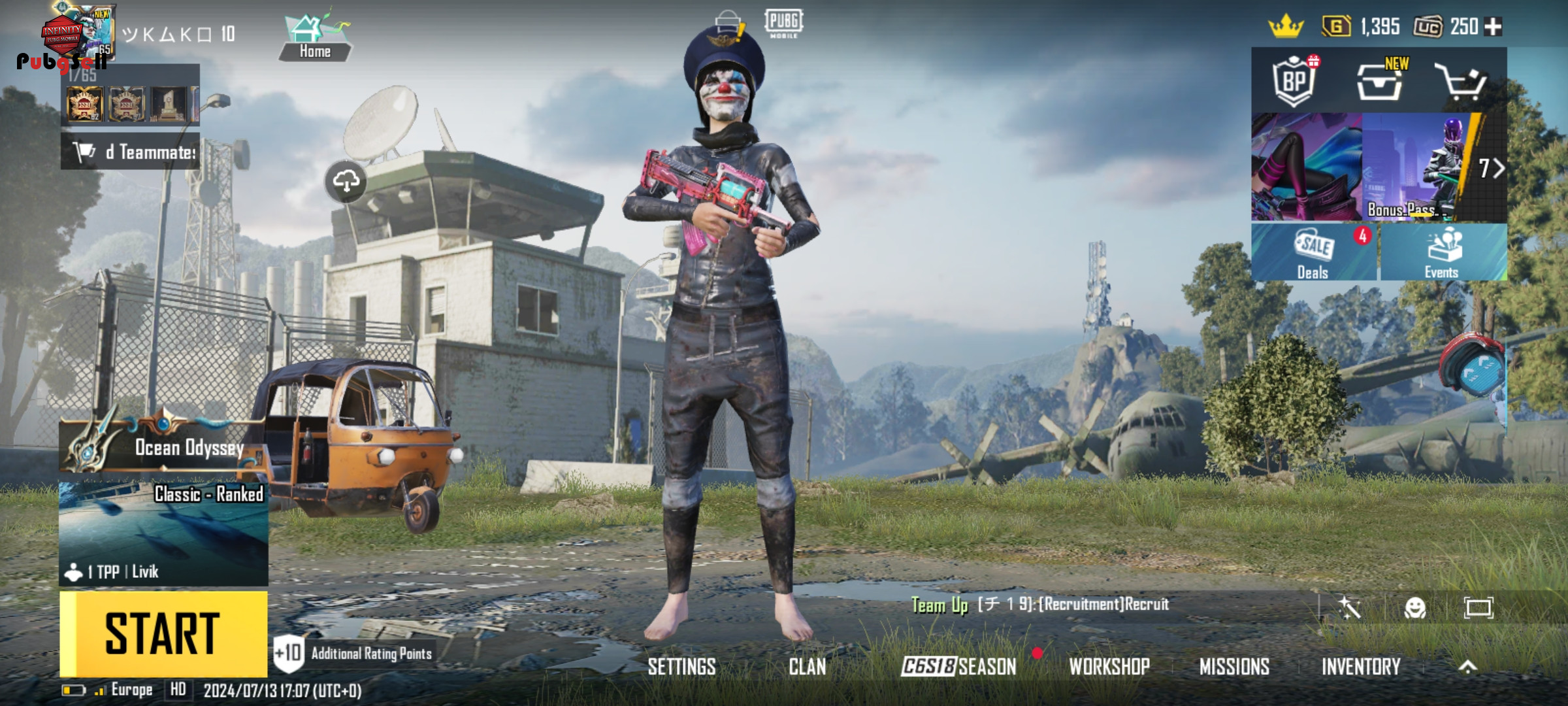Open the Clan page
Screen dimensions: 1568x706
click(807, 667)
